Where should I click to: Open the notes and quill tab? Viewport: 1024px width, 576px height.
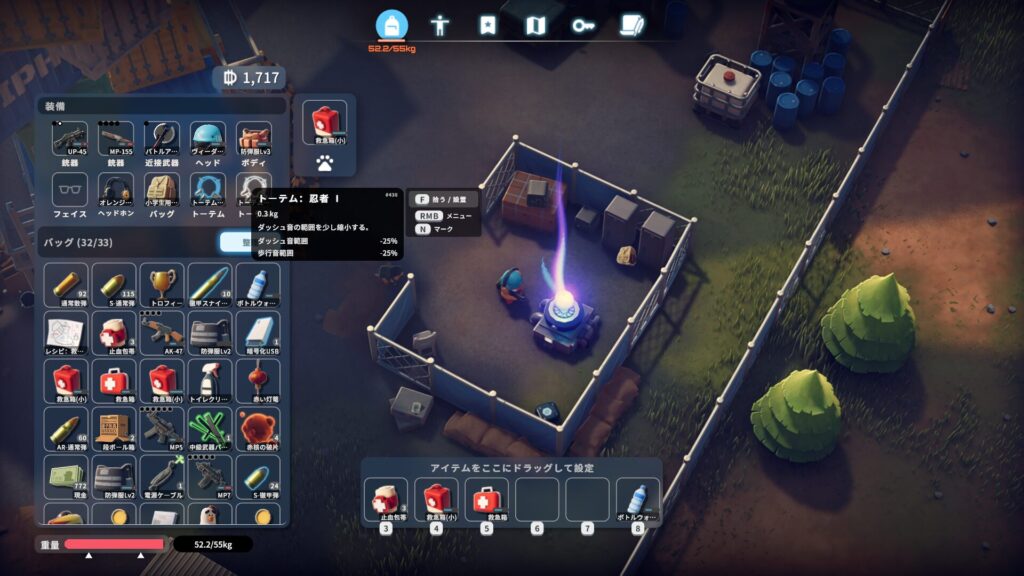631,25
